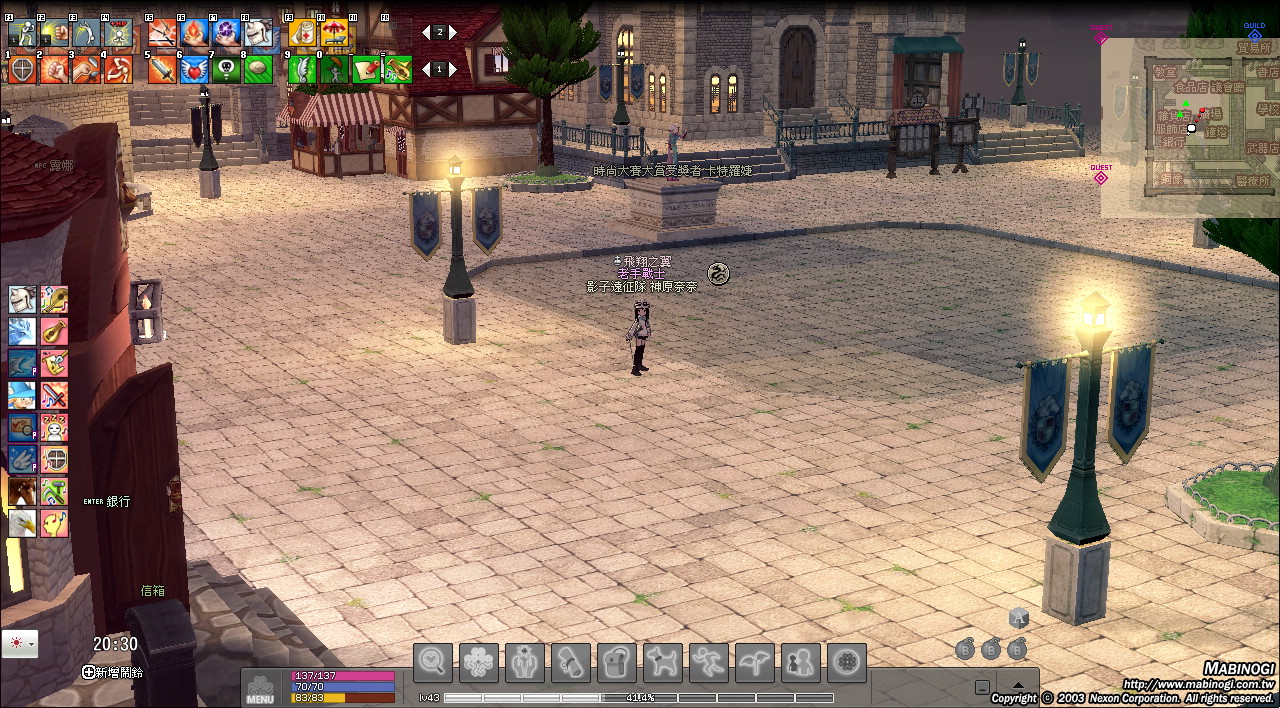Activate the beach umbrella rest skill
The height and width of the screenshot is (708, 1280).
coord(335,34)
